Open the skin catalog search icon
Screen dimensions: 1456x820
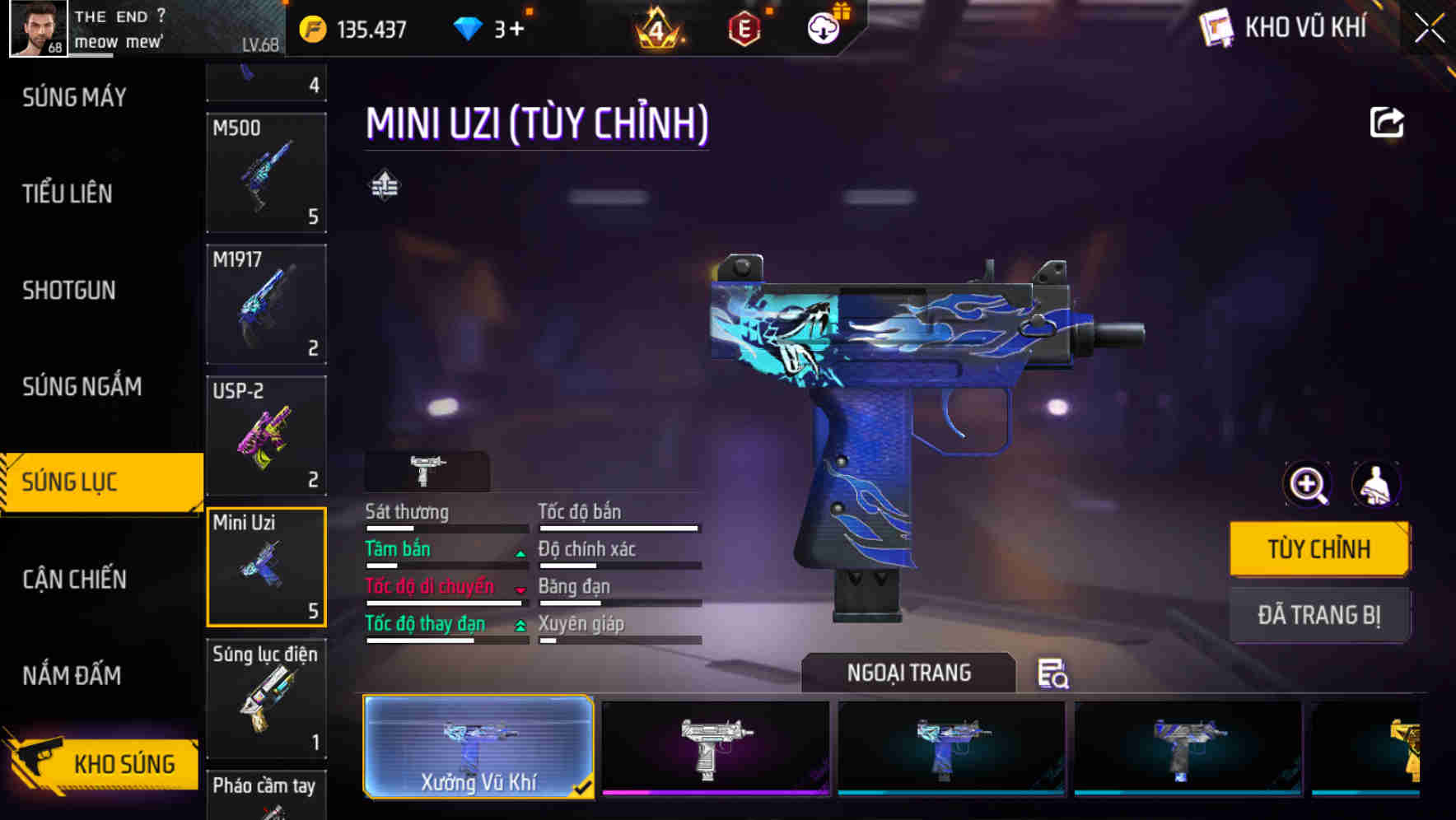(x=1052, y=673)
